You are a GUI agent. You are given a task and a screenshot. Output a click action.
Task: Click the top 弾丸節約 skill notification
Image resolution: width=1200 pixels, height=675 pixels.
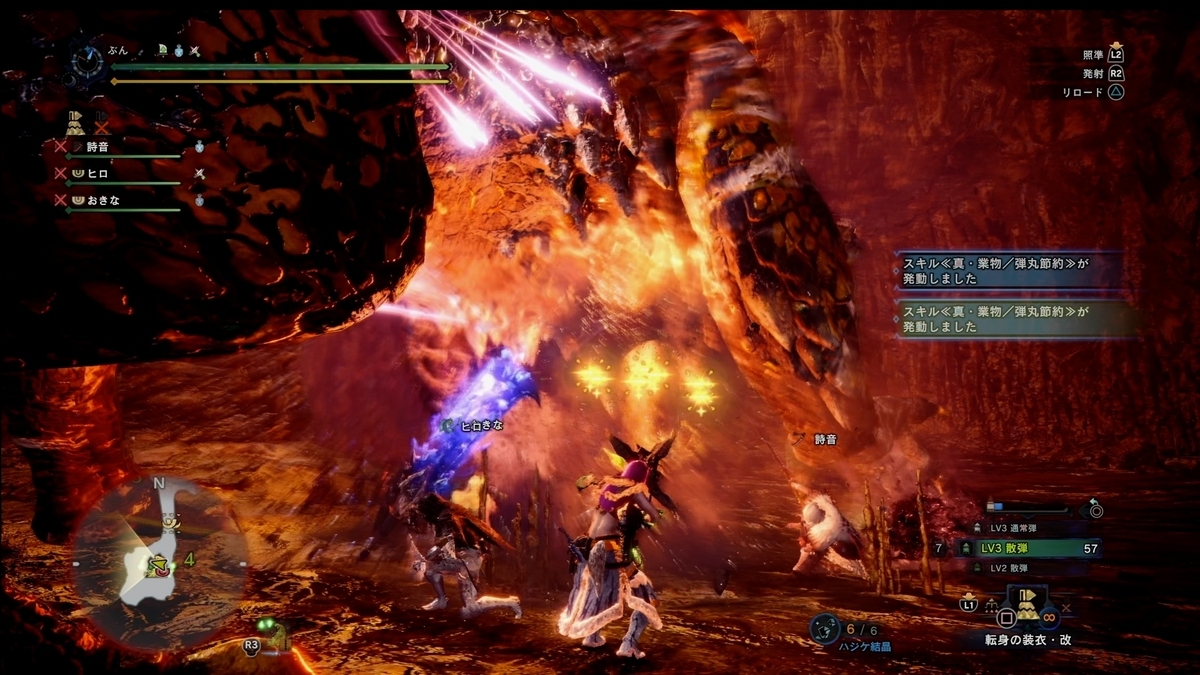pos(1015,268)
